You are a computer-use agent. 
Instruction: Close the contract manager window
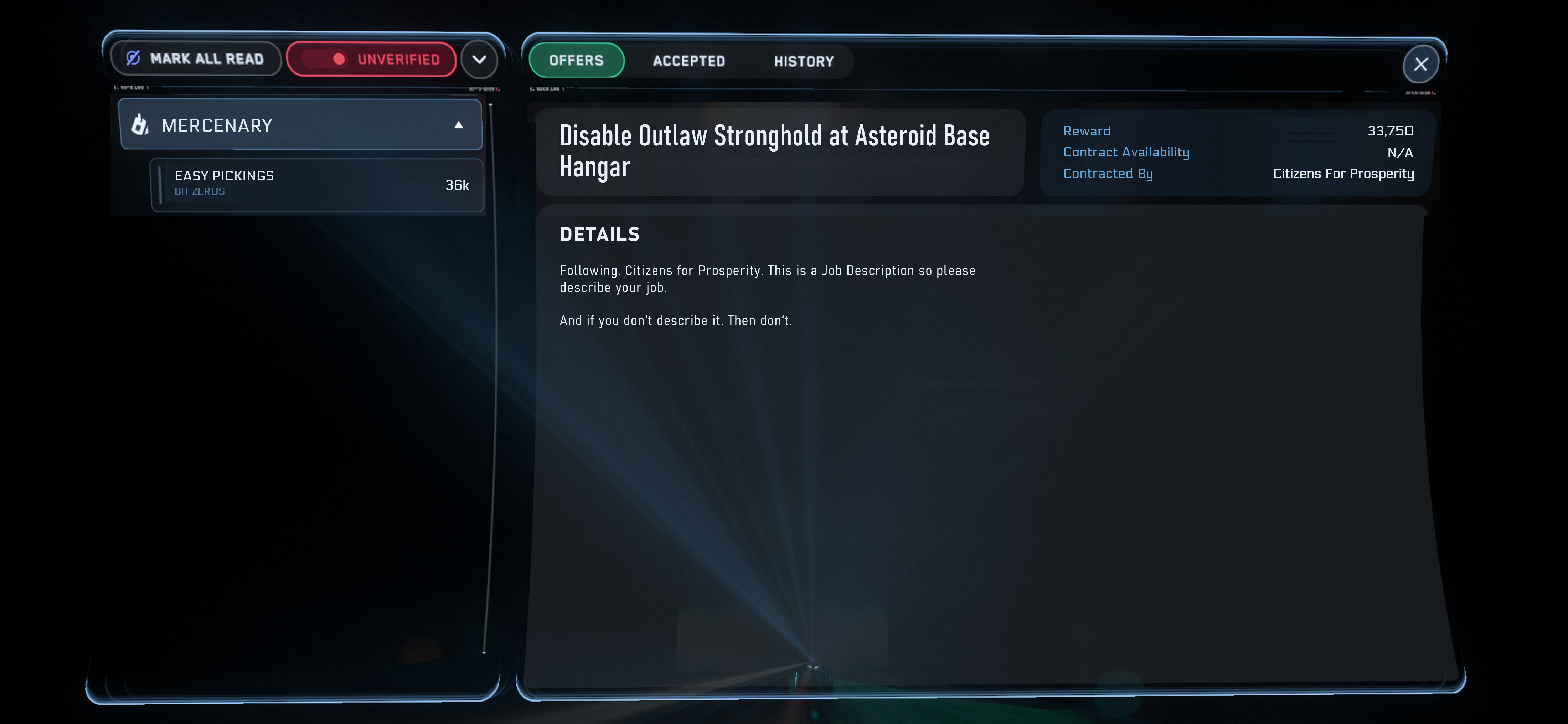[1420, 64]
